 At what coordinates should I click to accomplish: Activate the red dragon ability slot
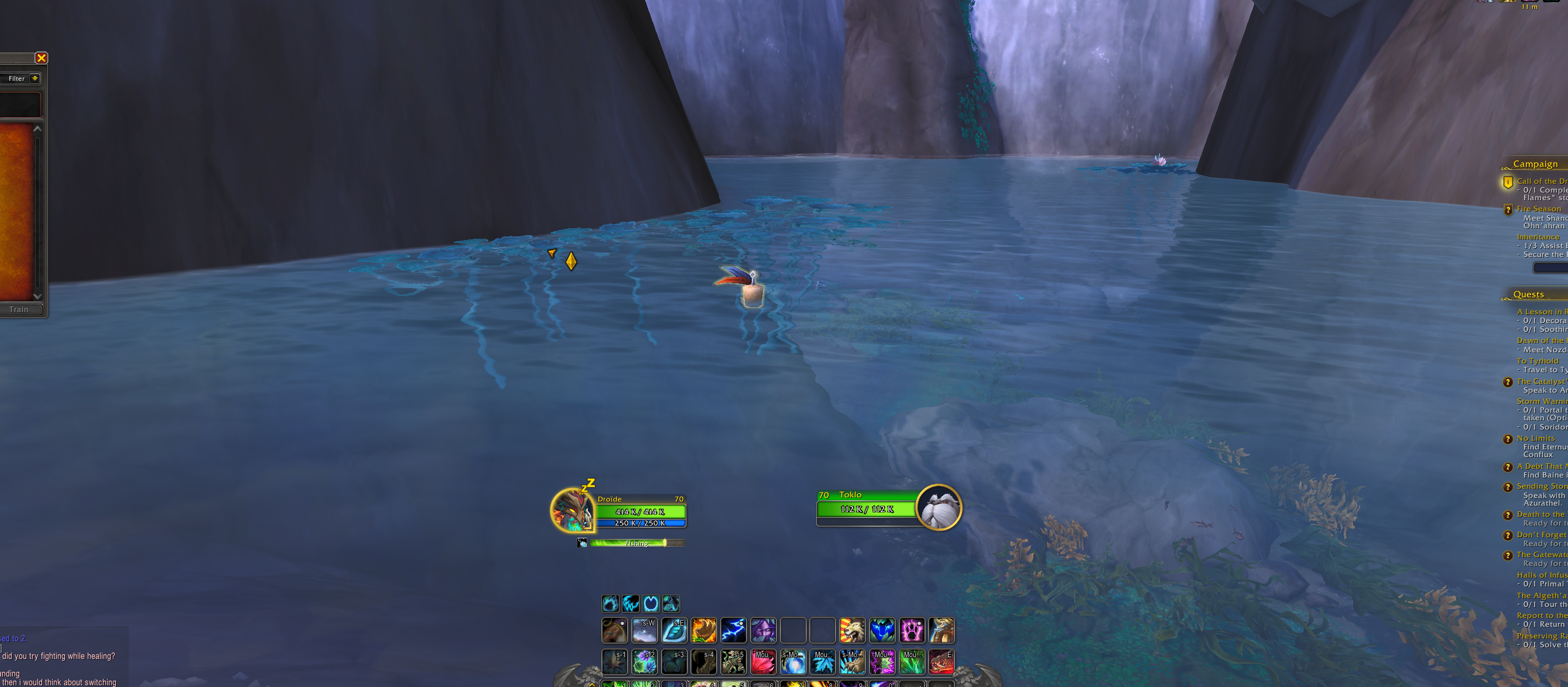pos(941,662)
